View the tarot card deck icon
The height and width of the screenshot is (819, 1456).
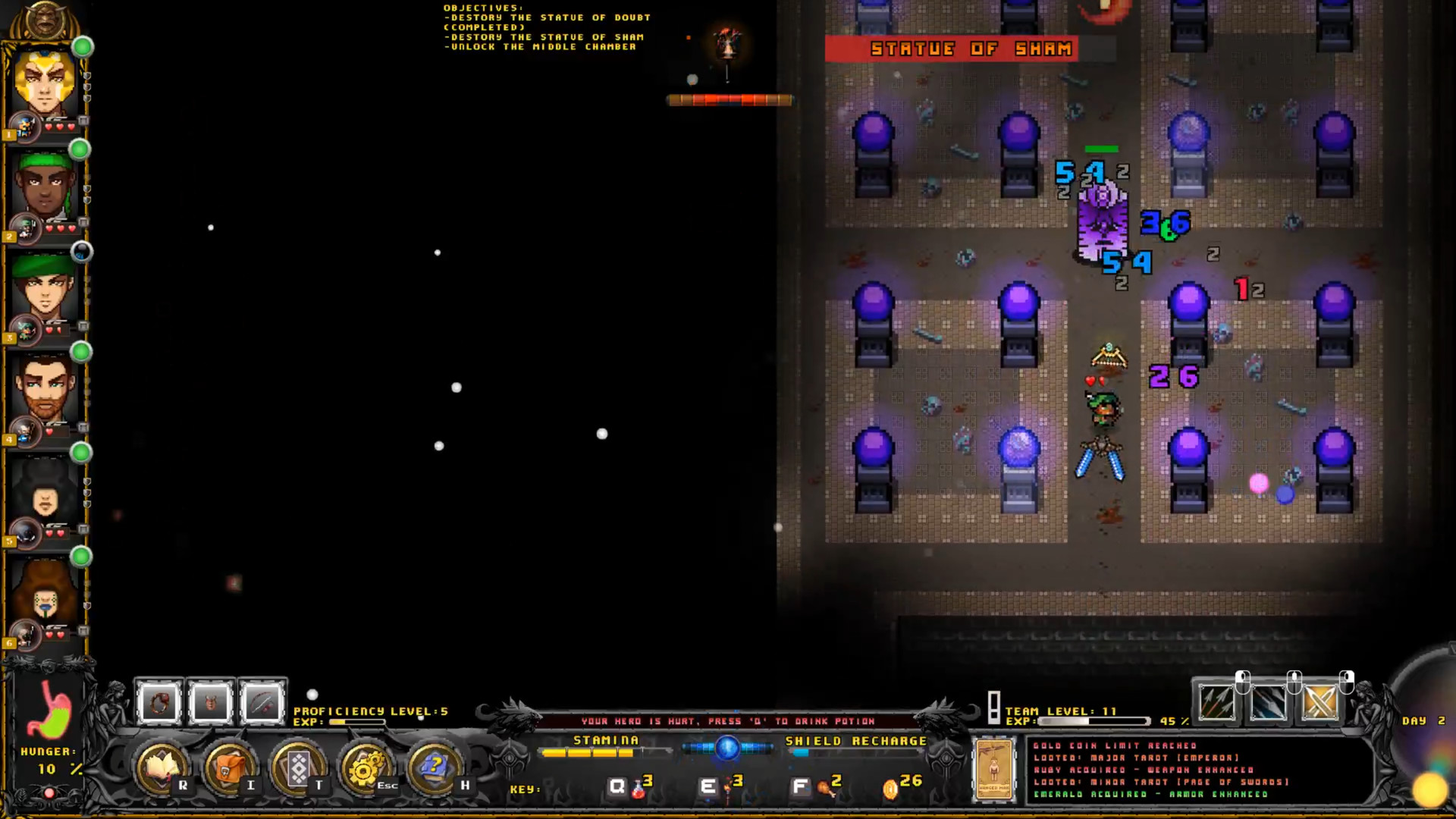300,768
